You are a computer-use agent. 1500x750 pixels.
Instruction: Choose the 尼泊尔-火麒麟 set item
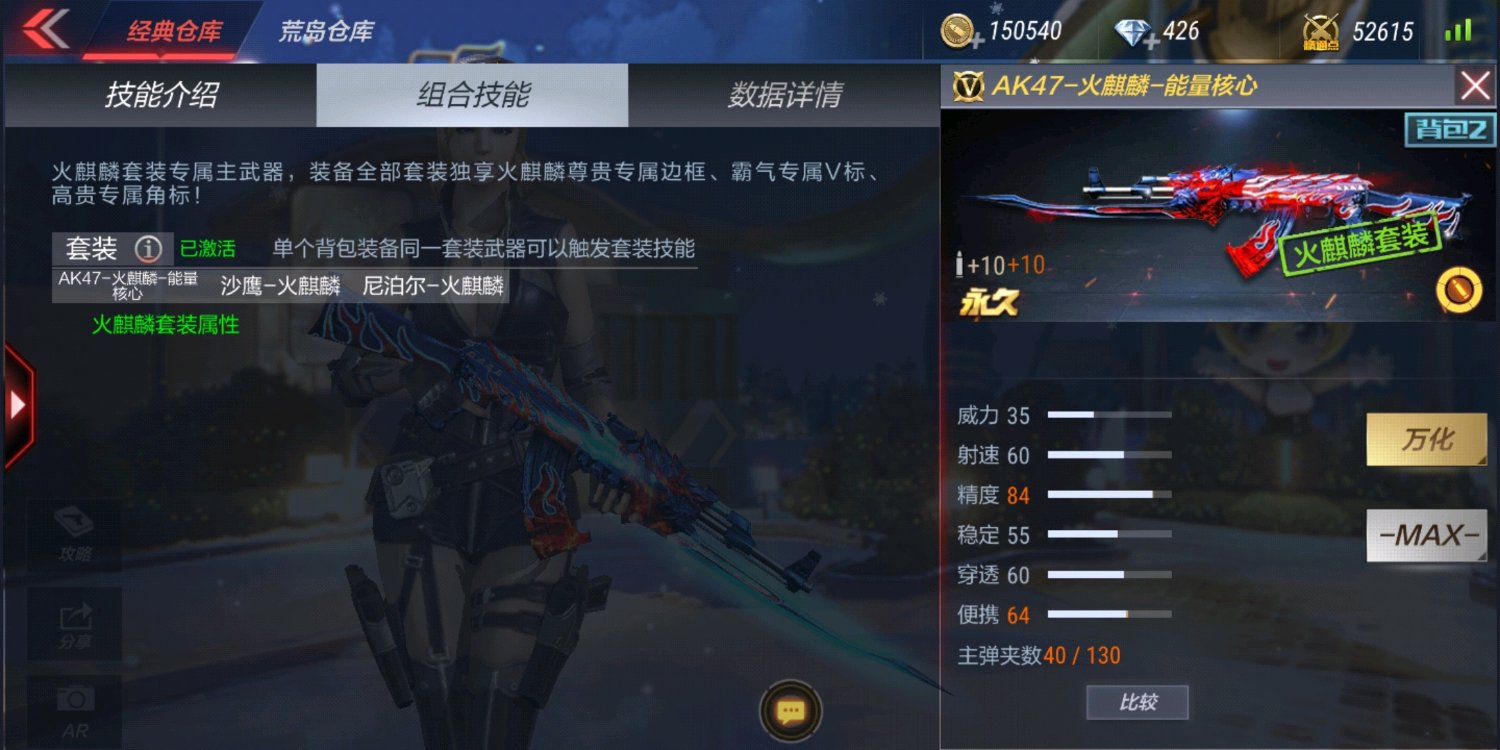pos(433,286)
